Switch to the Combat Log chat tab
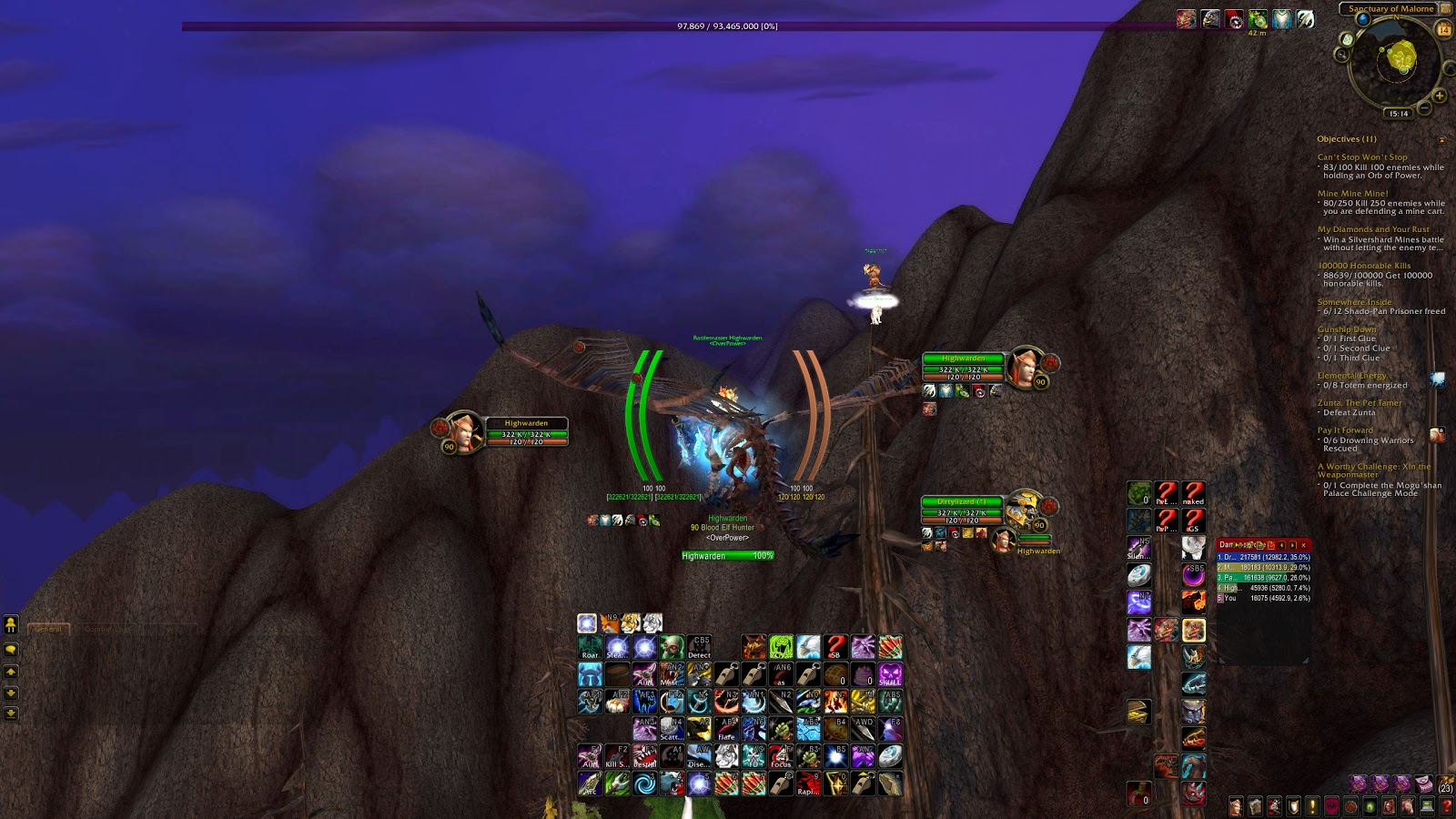1456x819 pixels. pyautogui.click(x=106, y=629)
